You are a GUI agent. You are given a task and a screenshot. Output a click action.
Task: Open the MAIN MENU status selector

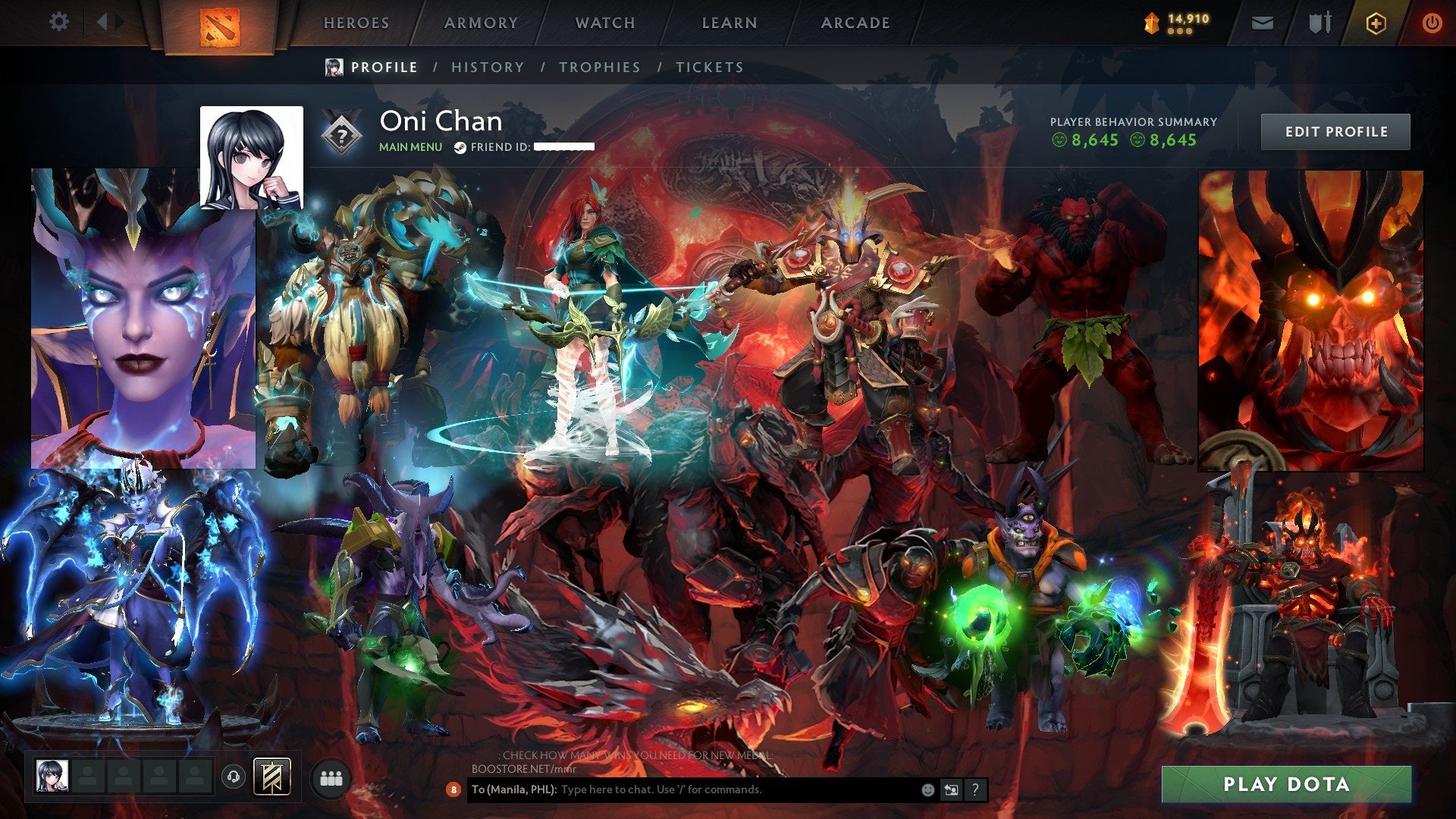coord(410,147)
